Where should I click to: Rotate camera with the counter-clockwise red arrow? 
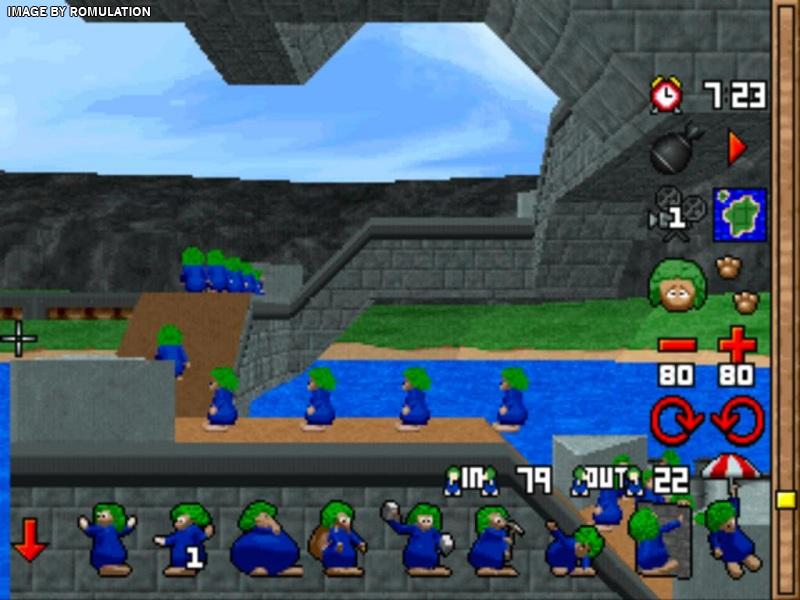pyautogui.click(x=738, y=420)
